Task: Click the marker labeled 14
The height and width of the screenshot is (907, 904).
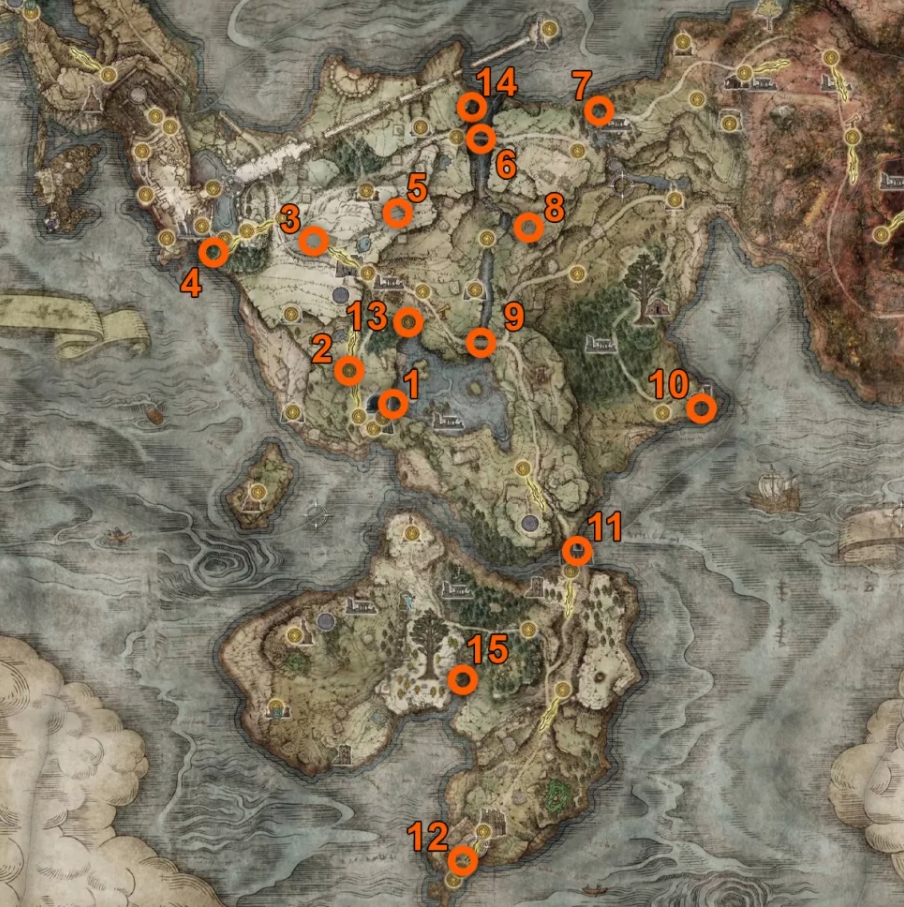Action: [471, 106]
